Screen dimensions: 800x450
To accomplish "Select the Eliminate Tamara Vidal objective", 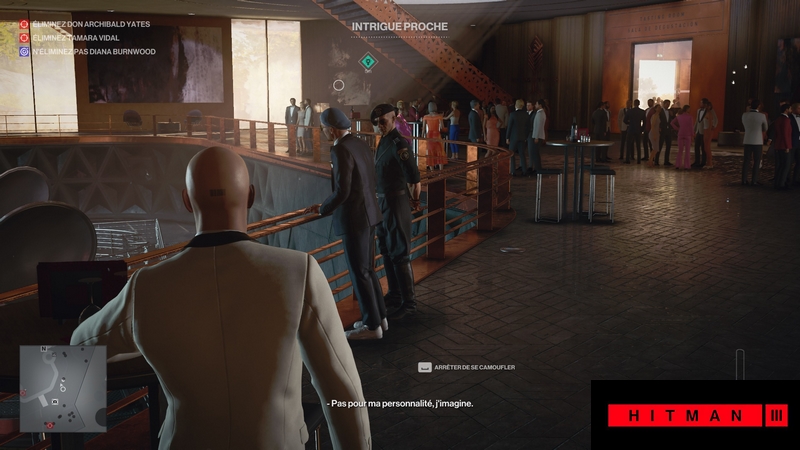I will 72,37.
